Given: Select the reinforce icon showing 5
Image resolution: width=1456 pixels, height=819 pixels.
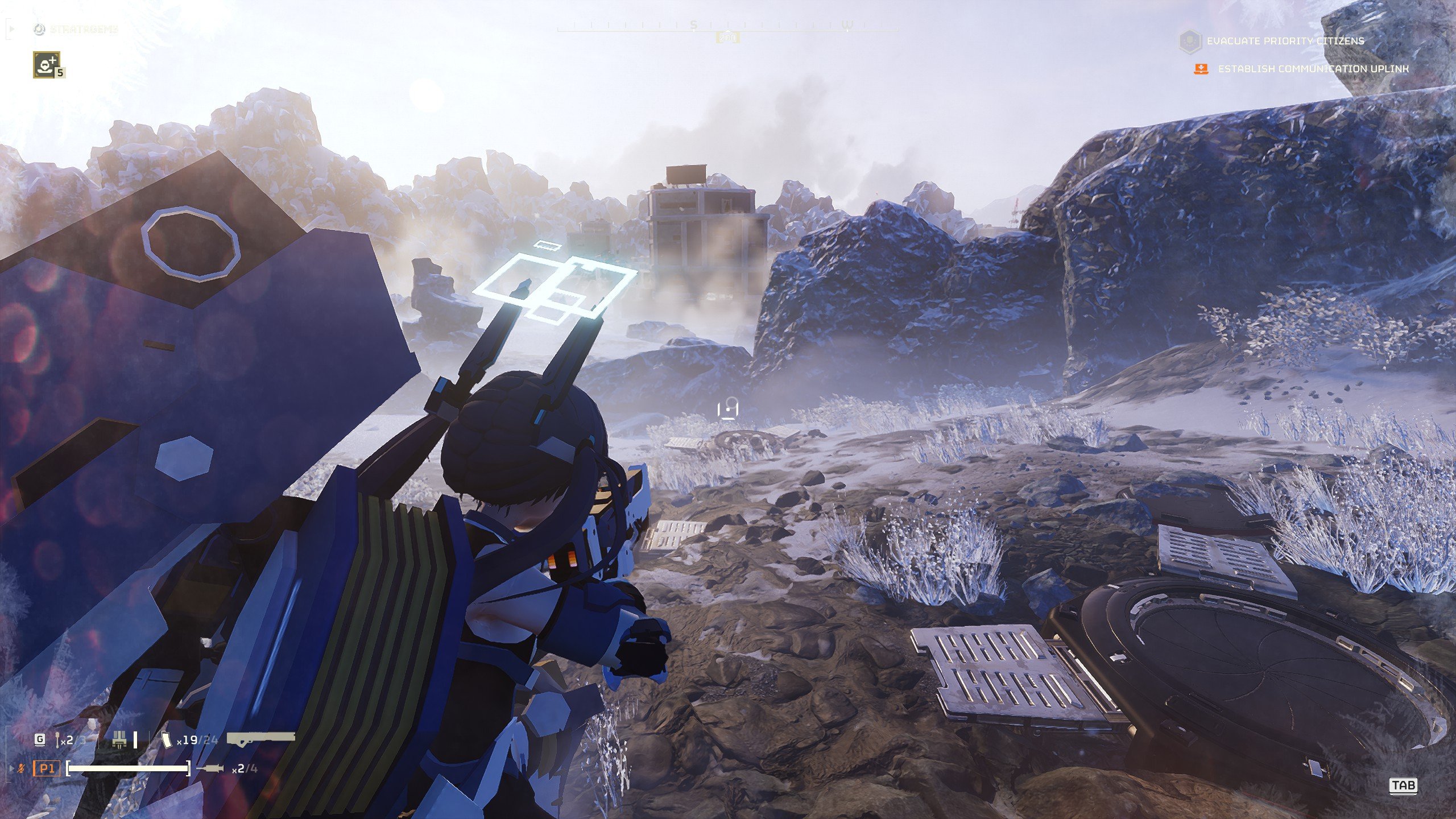Looking at the screenshot, I should tap(47, 64).
